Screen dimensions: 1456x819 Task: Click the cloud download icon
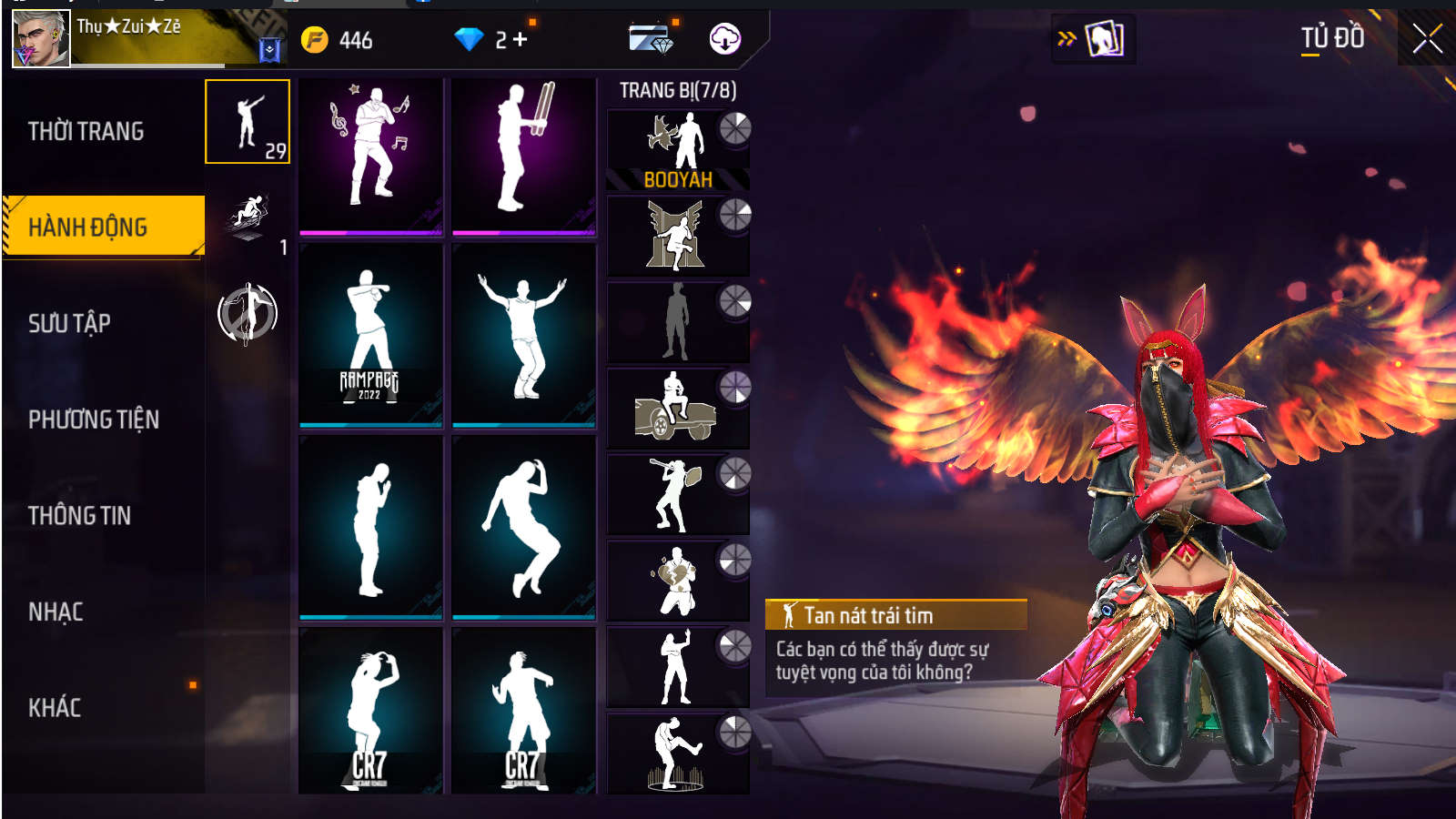(724, 39)
